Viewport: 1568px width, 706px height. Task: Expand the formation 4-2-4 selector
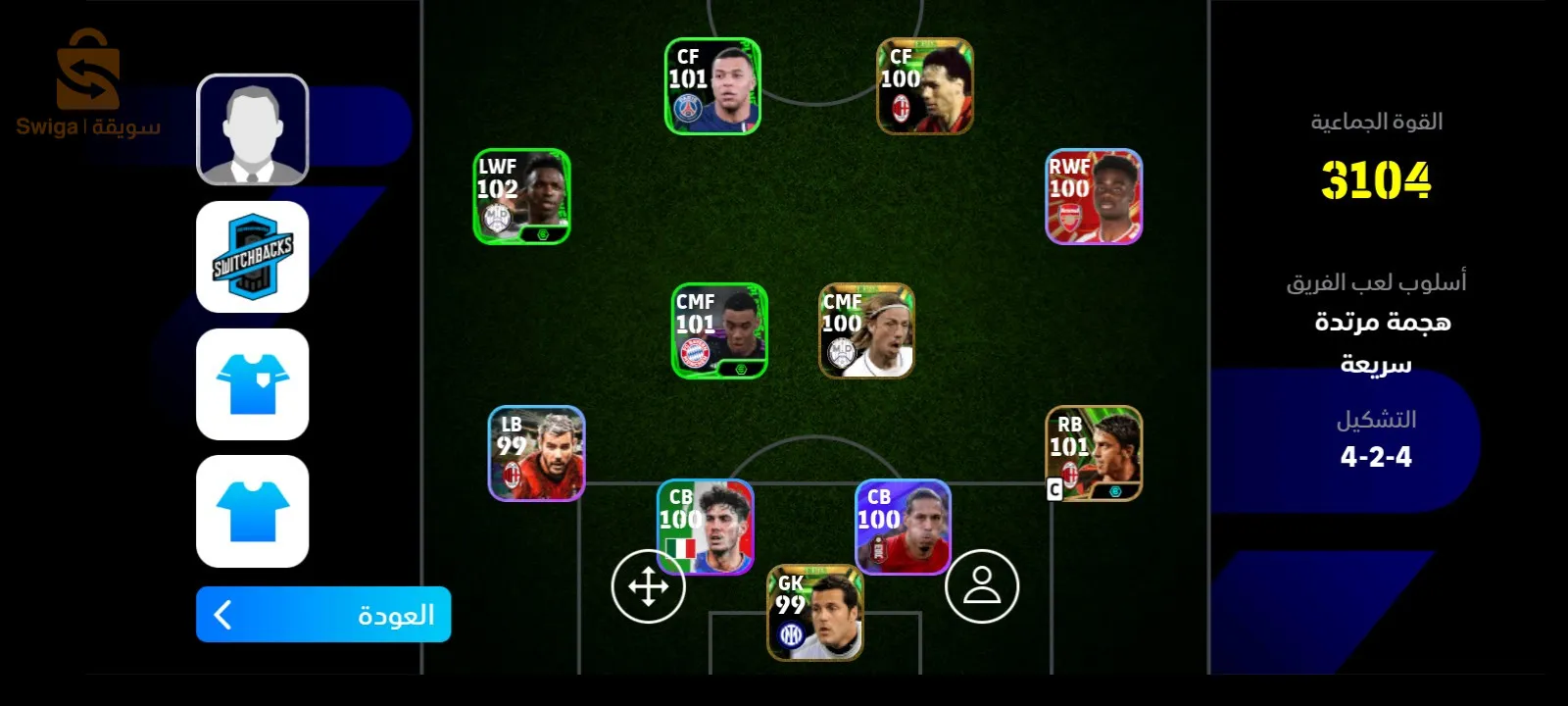1376,457
